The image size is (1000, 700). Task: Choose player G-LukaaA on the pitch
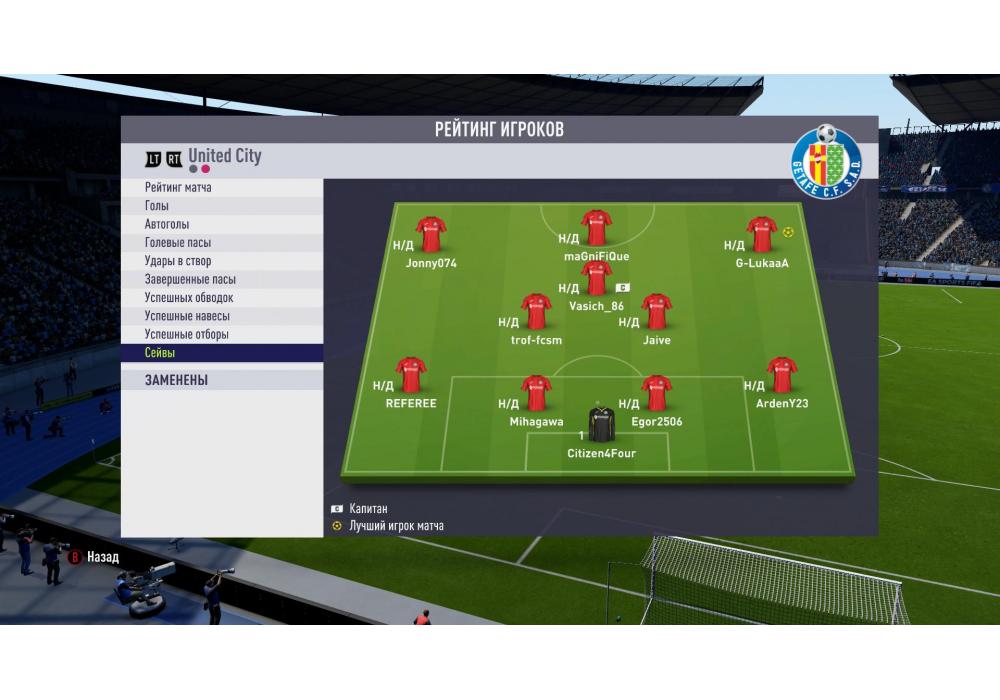pos(762,234)
